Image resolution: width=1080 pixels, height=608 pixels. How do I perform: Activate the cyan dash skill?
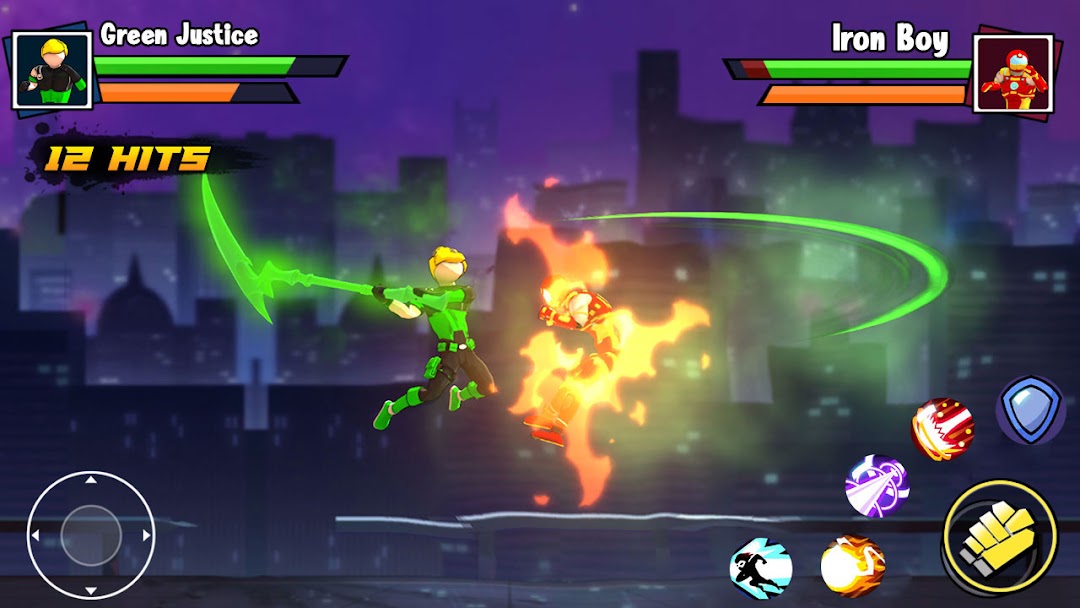[x=761, y=567]
